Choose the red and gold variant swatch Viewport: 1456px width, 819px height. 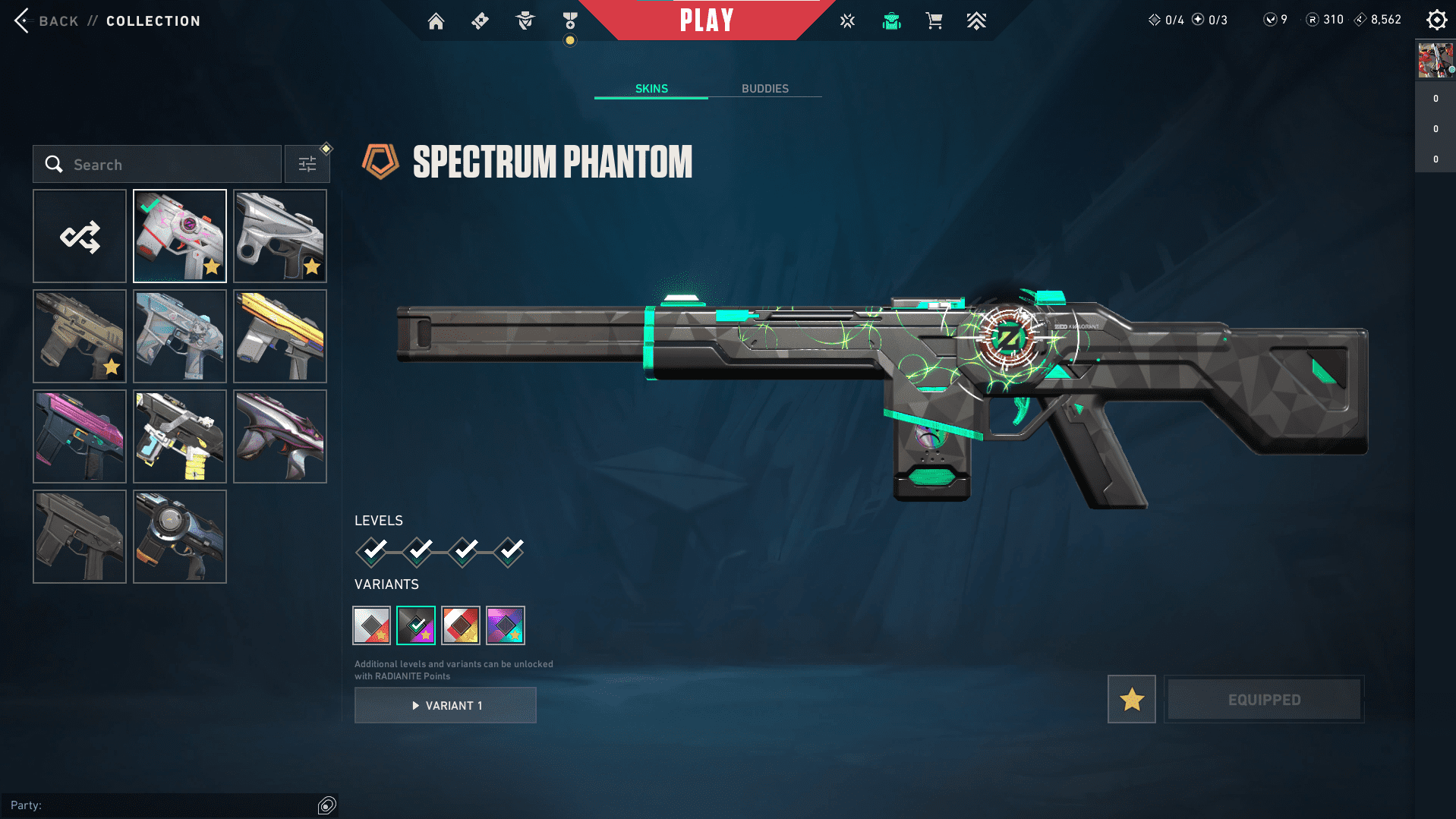tap(461, 625)
